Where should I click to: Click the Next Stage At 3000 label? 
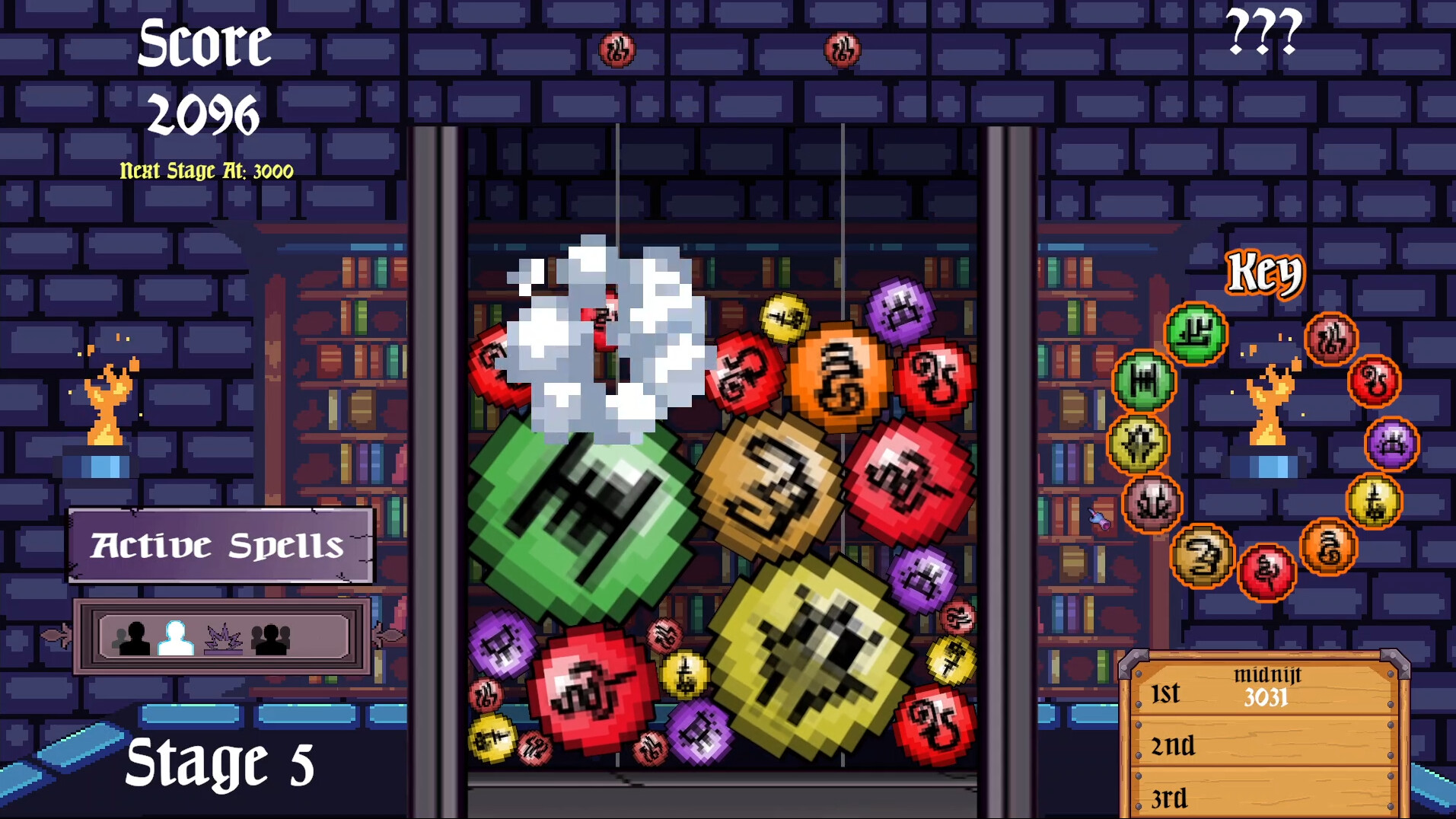point(205,171)
